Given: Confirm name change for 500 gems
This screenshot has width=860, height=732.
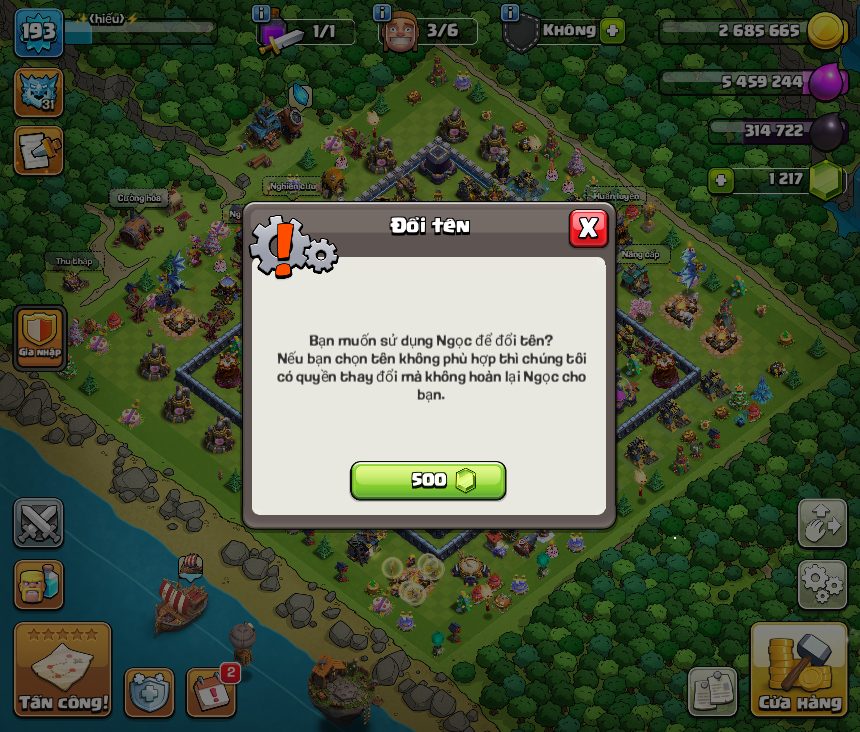Looking at the screenshot, I should [428, 480].
